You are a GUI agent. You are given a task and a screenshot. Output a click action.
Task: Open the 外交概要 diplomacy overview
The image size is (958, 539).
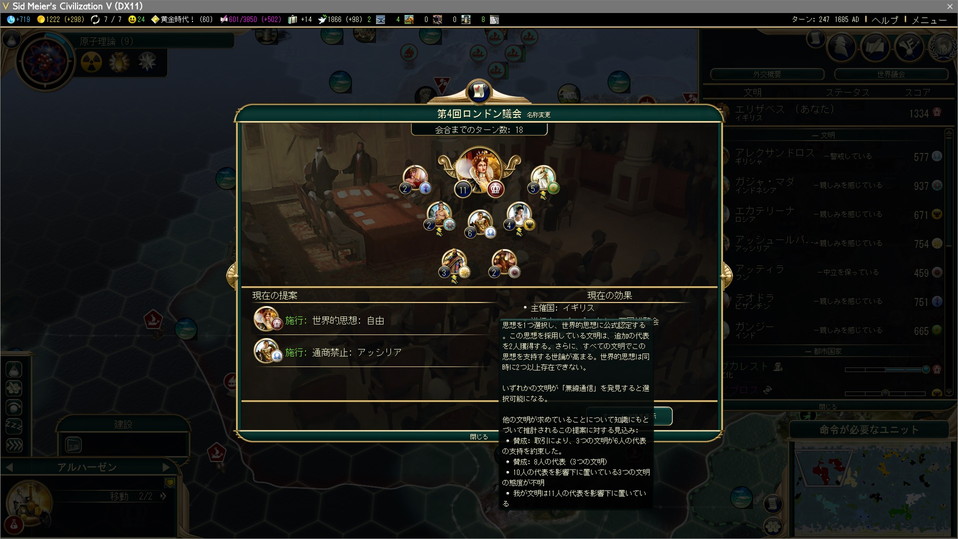[764, 74]
